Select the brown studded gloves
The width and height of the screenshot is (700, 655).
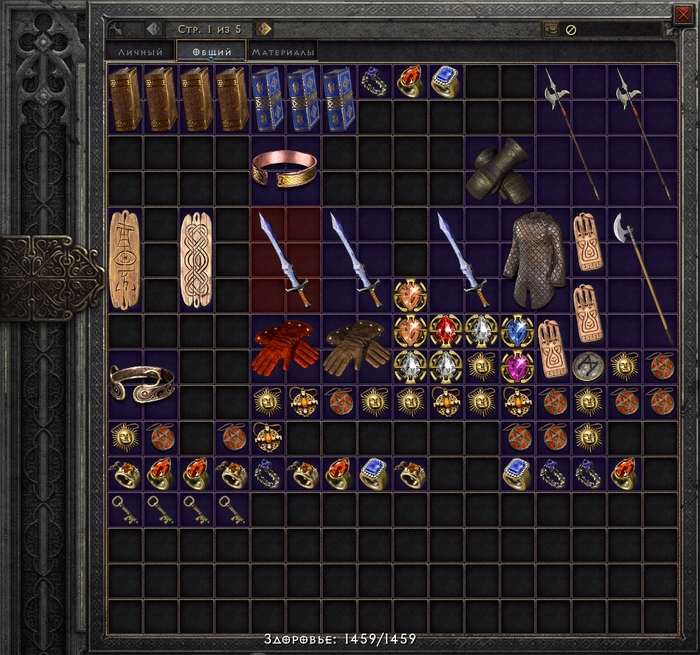pos(357,346)
